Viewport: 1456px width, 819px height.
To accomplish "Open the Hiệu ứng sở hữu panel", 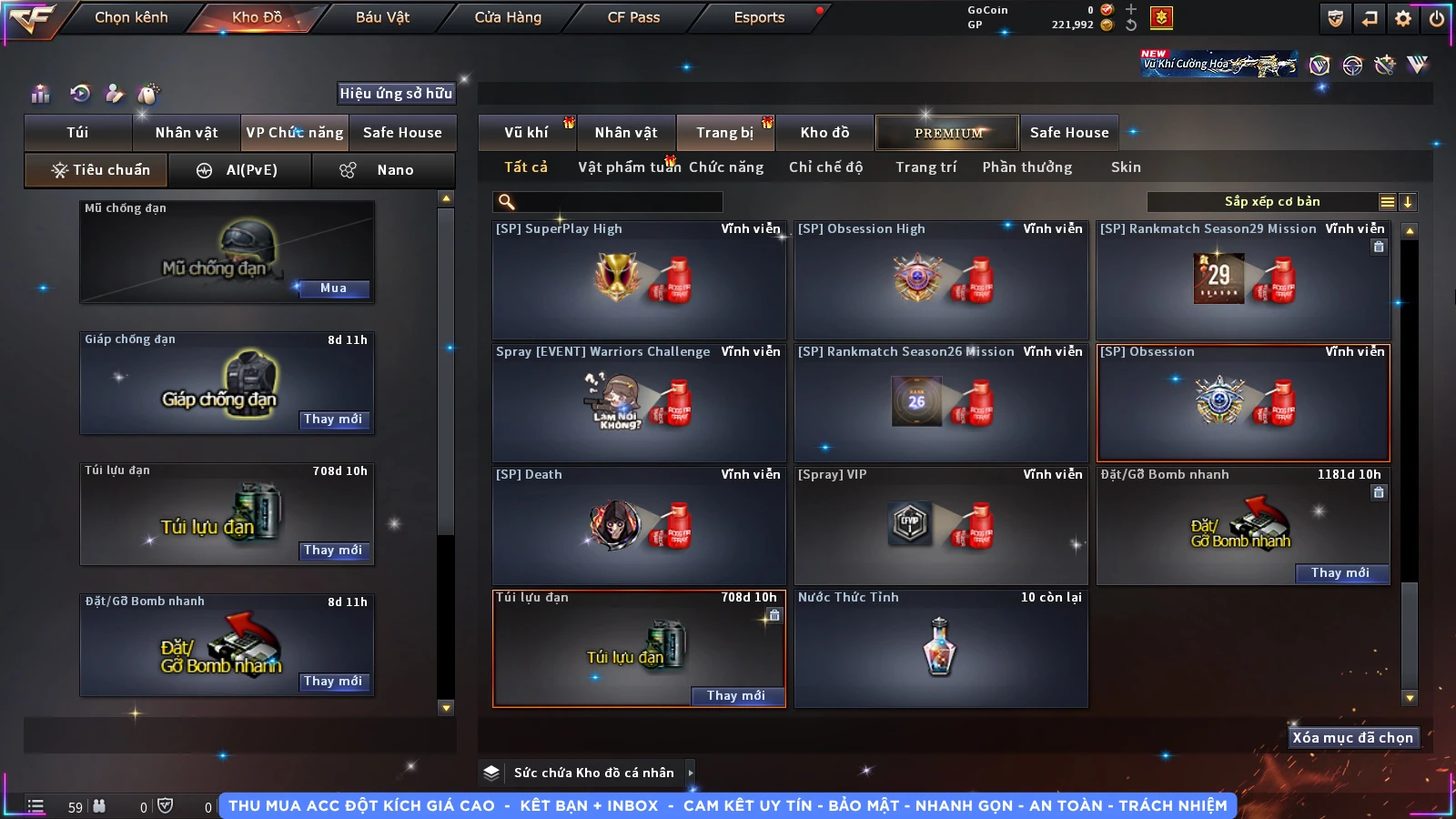I will [x=396, y=94].
